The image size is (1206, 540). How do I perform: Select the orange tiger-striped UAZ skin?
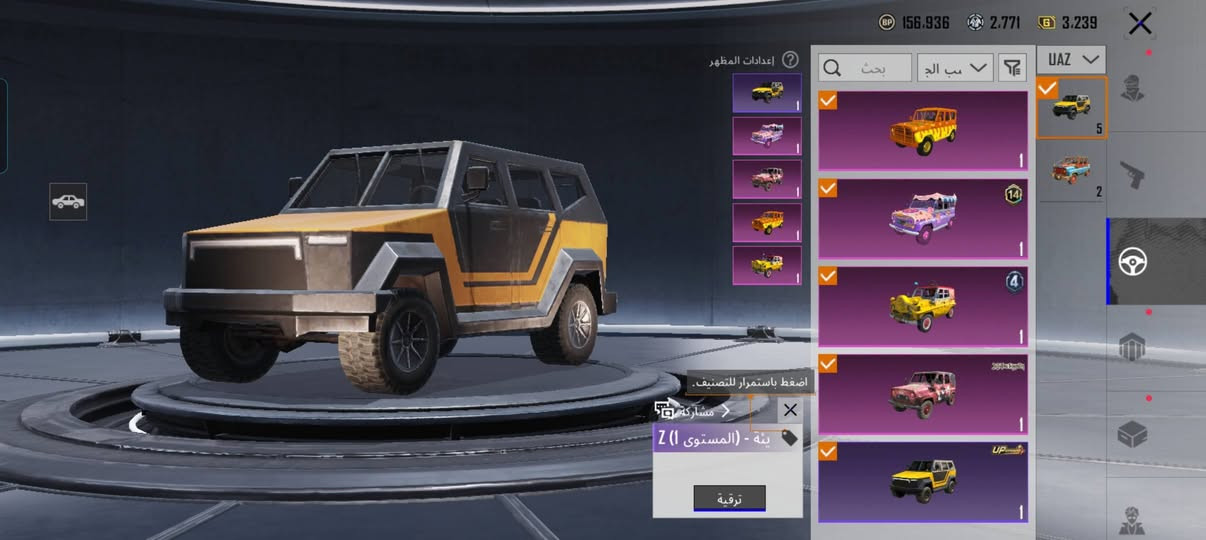[x=923, y=131]
